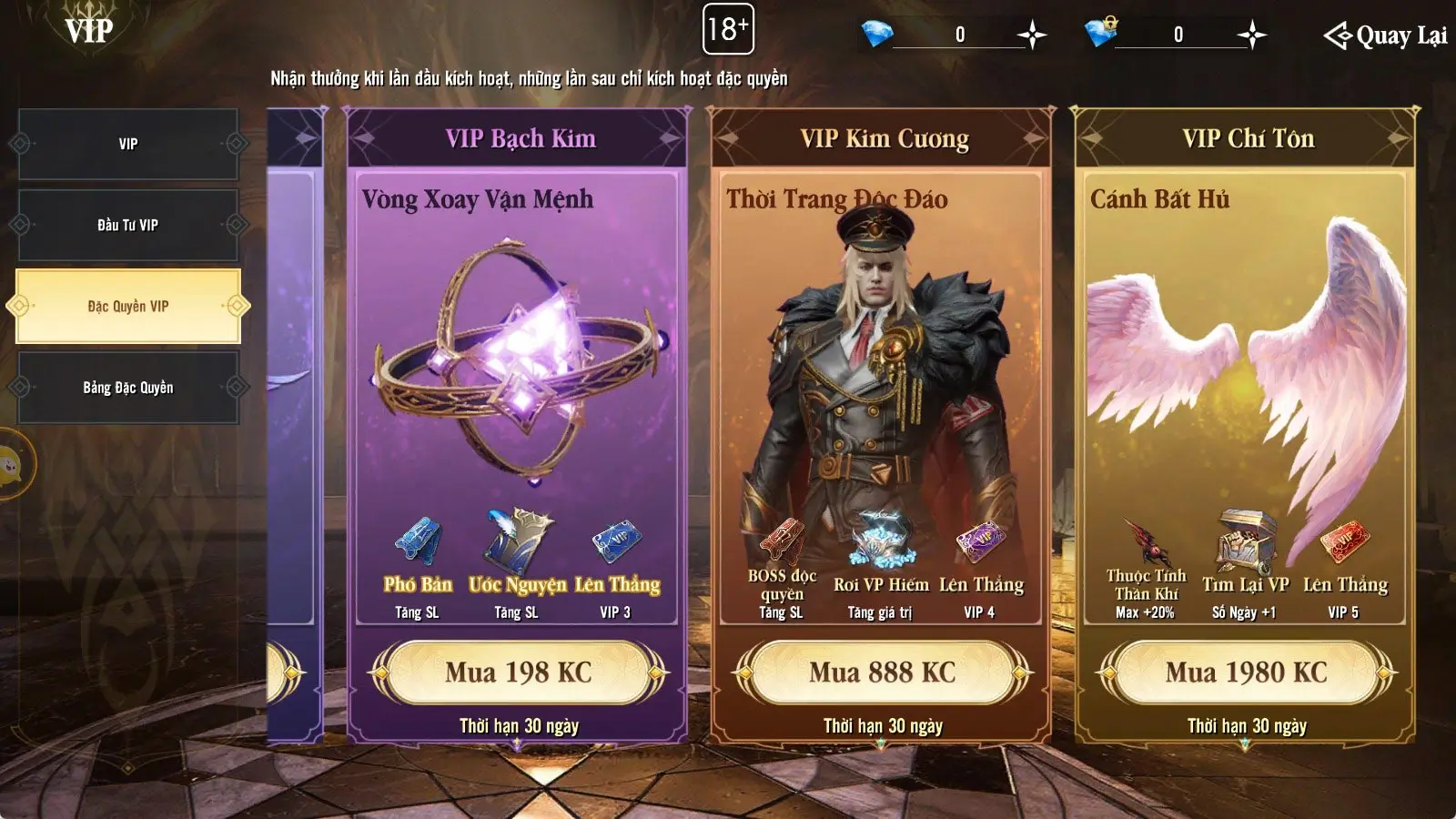View the Rơi VP Hiếm reward icon
This screenshot has width=1456, height=819.
pos(881,540)
